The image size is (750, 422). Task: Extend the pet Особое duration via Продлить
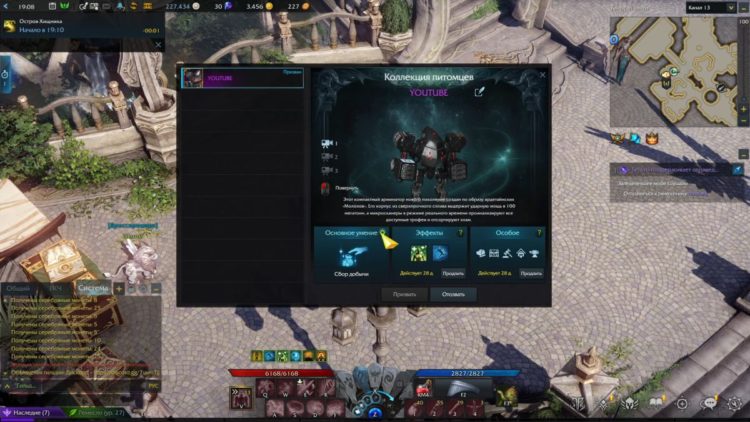coord(530,272)
